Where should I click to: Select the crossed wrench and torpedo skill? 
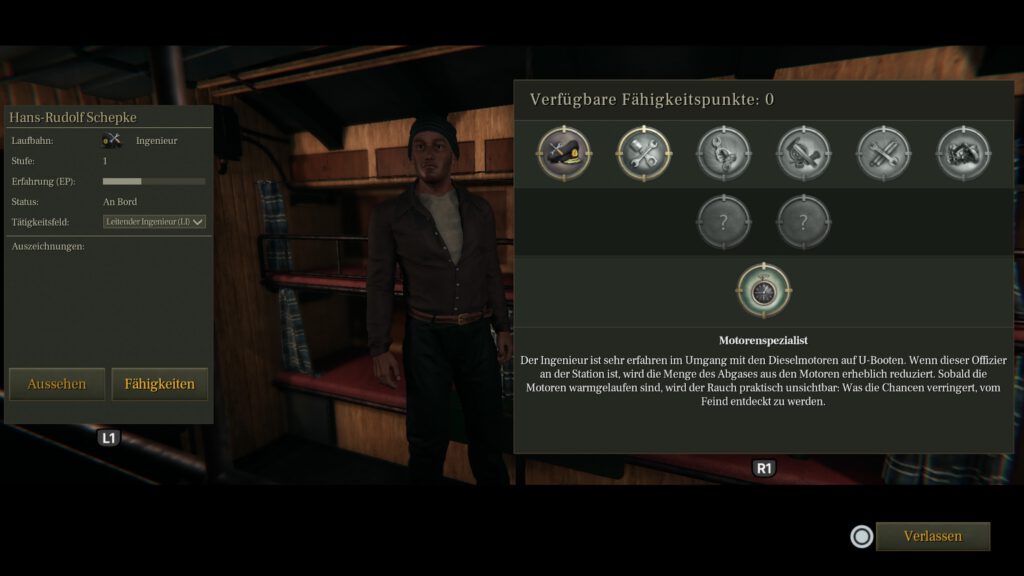(884, 153)
